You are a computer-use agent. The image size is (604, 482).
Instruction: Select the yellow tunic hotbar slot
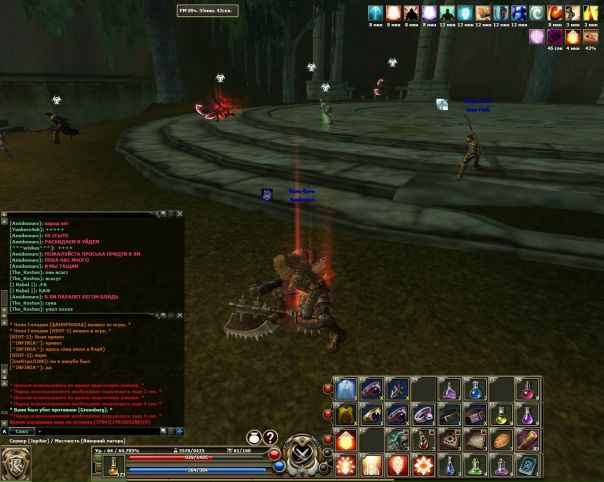[x=345, y=414]
